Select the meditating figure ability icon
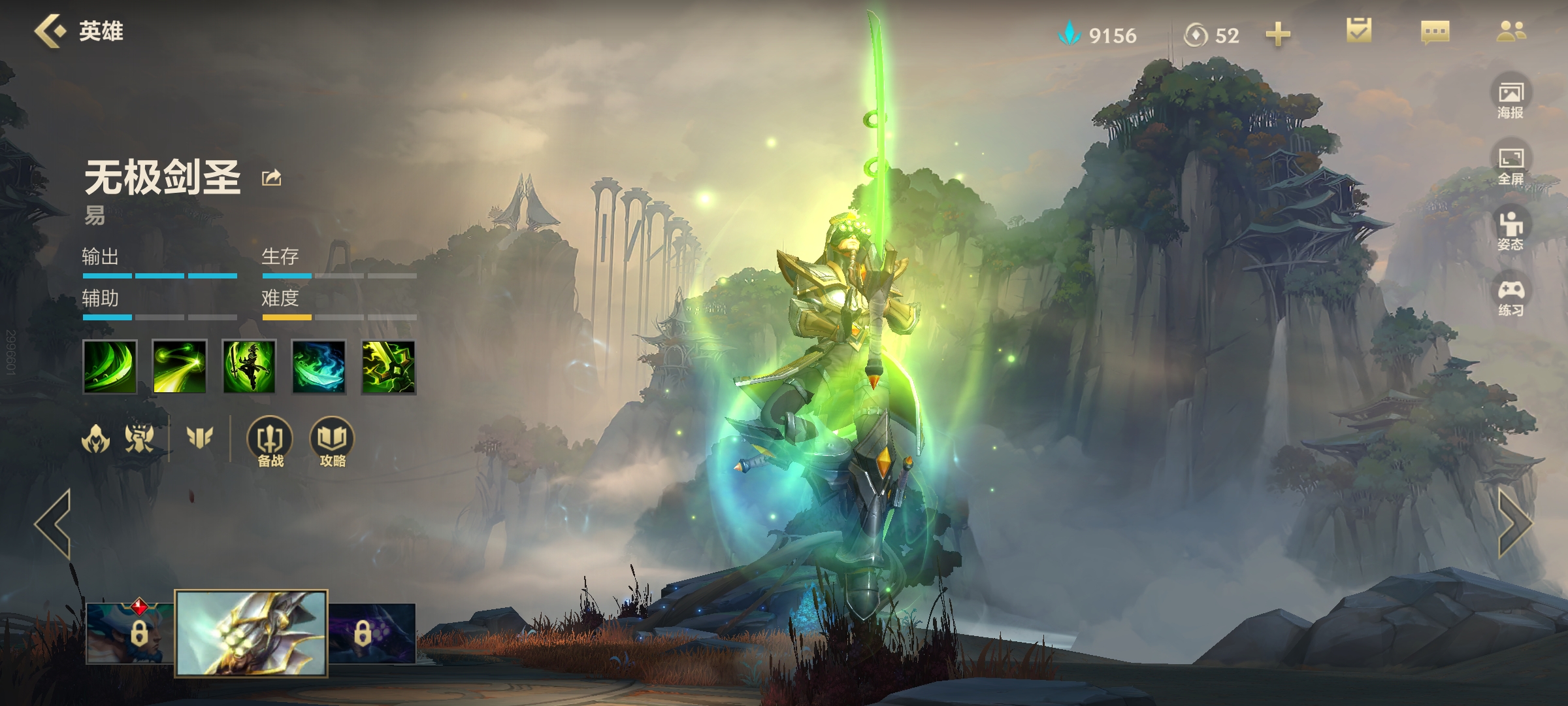This screenshot has width=1568, height=706. [249, 367]
